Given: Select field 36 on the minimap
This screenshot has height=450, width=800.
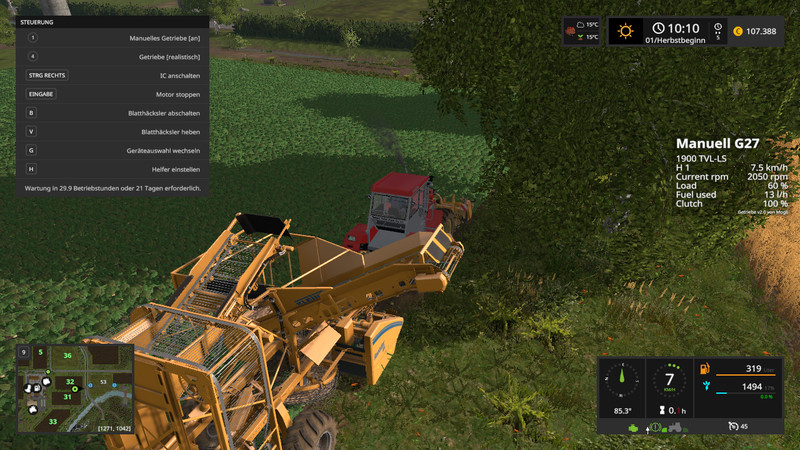Looking at the screenshot, I should coord(67,355).
